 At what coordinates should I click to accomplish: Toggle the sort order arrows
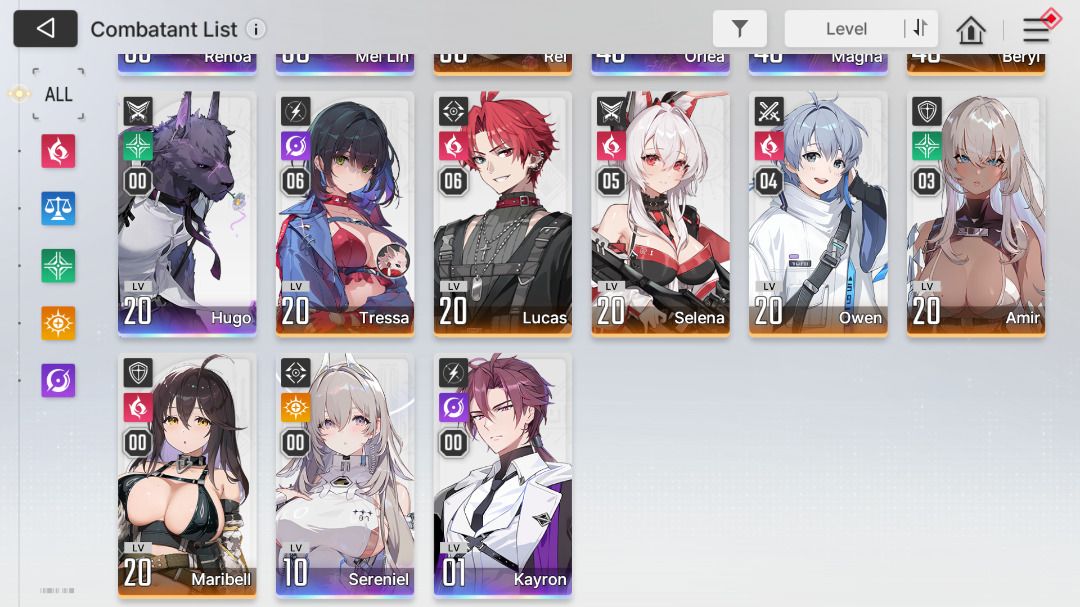920,28
